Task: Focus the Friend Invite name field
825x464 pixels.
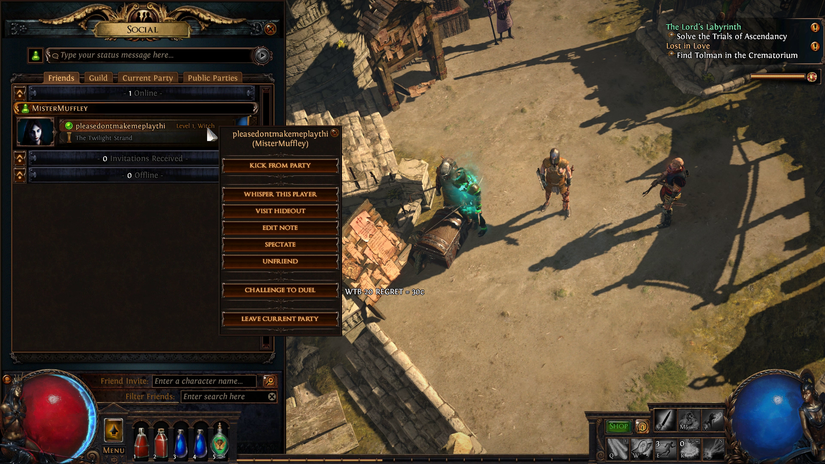Action: tap(205, 381)
